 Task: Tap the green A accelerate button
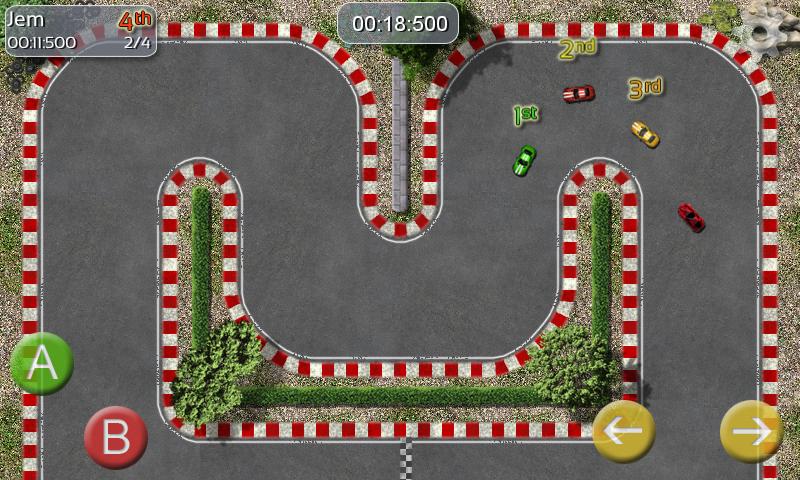[42, 364]
